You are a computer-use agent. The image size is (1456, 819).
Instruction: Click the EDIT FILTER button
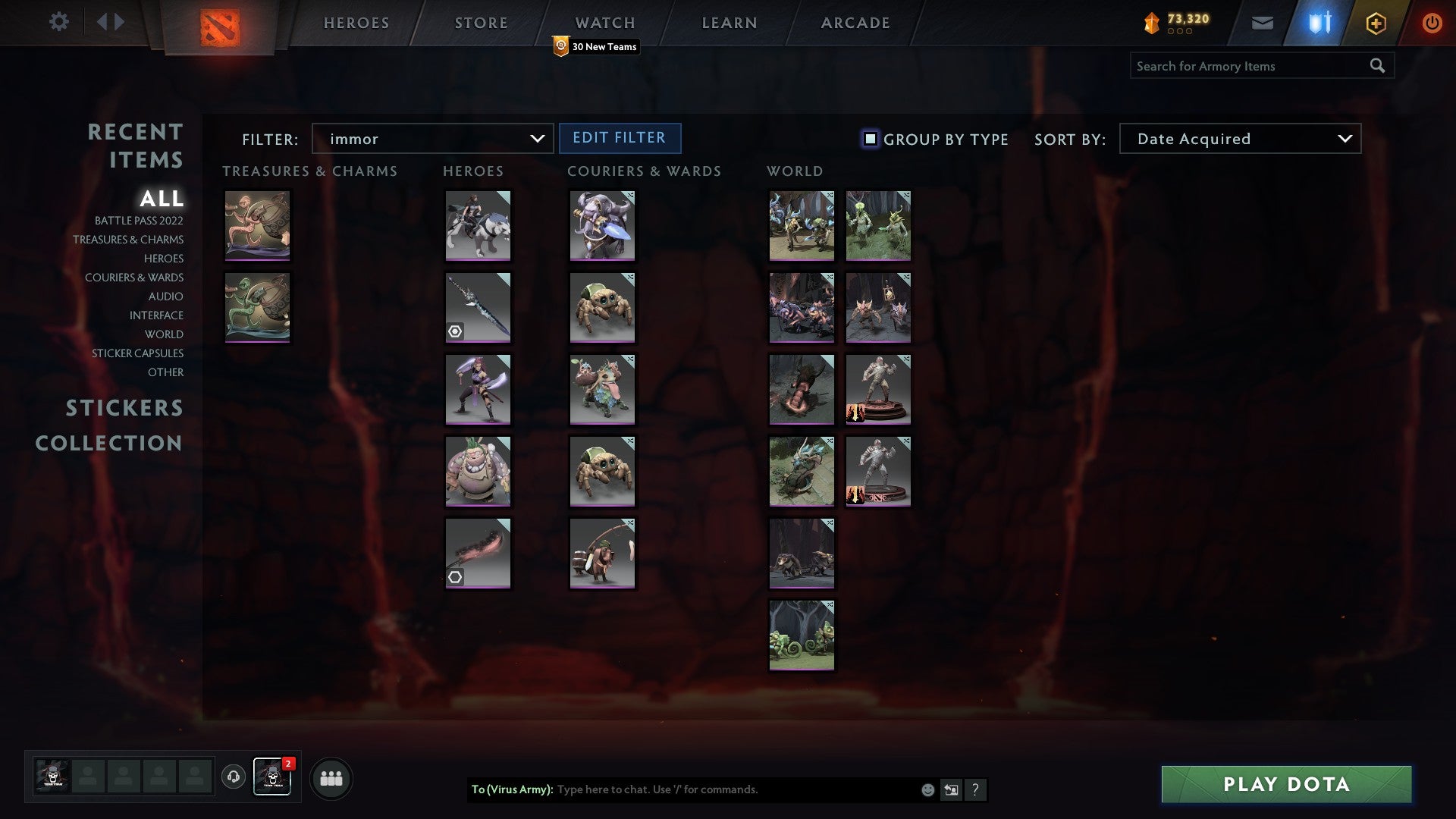click(x=620, y=138)
